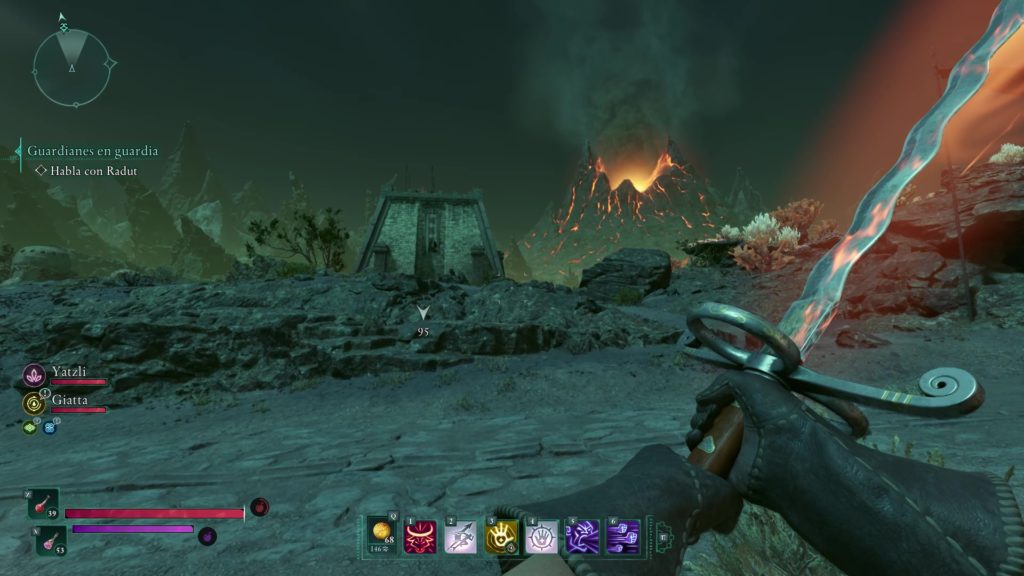Select the Guardianes en guardia quest tracker
Viewport: 1024px width, 576px height.
92,151
